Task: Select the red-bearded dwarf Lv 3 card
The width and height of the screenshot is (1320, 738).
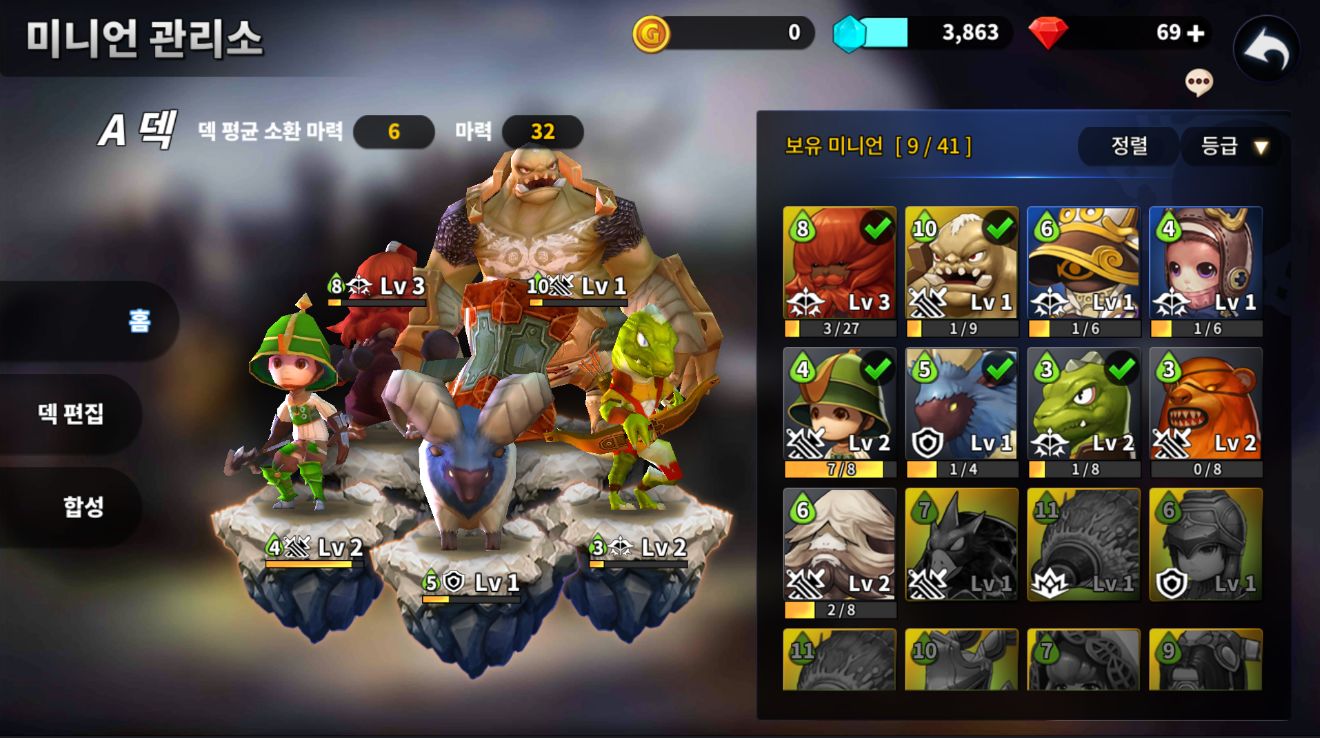Action: 839,262
